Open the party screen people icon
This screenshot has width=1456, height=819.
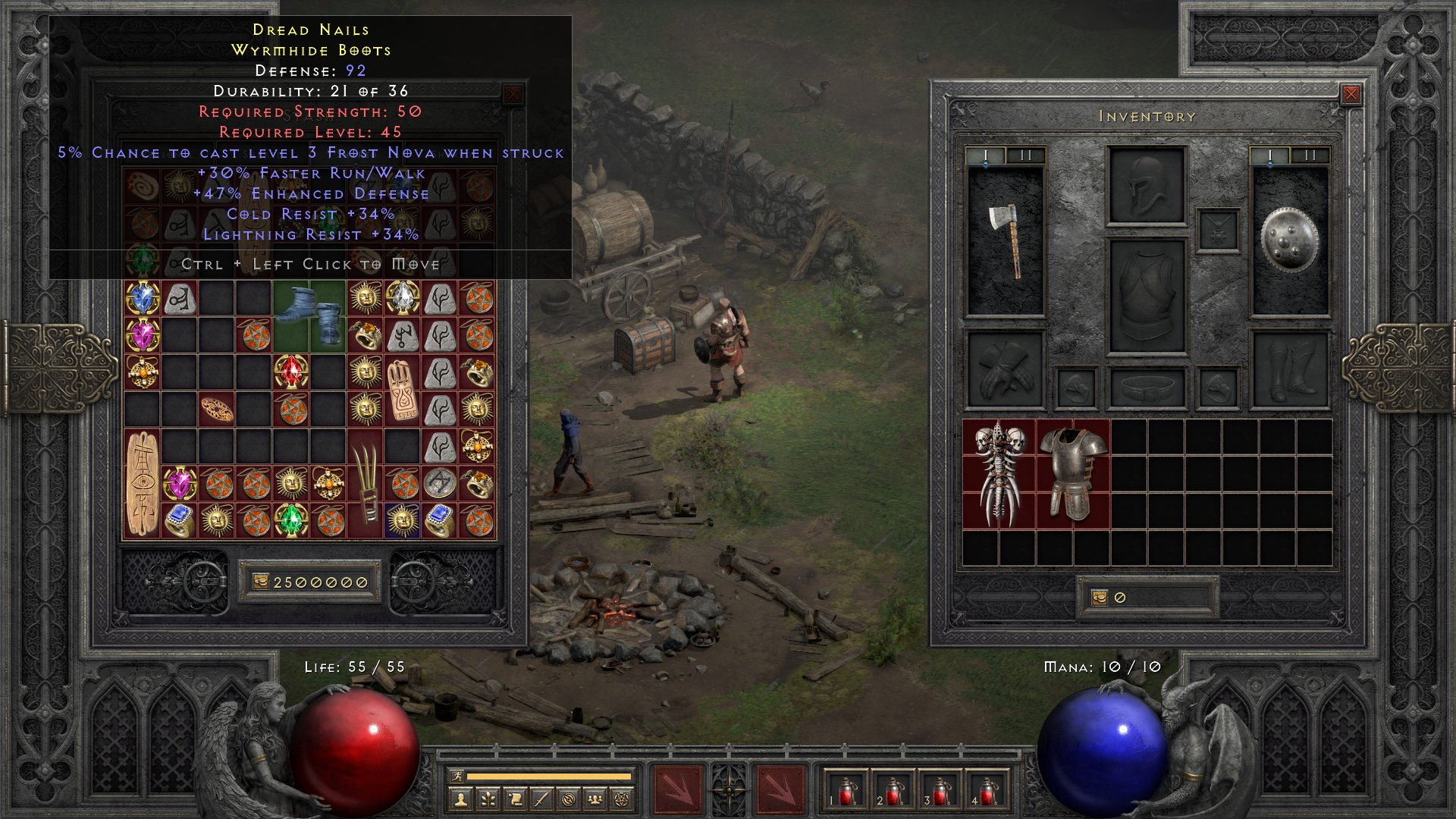[595, 801]
